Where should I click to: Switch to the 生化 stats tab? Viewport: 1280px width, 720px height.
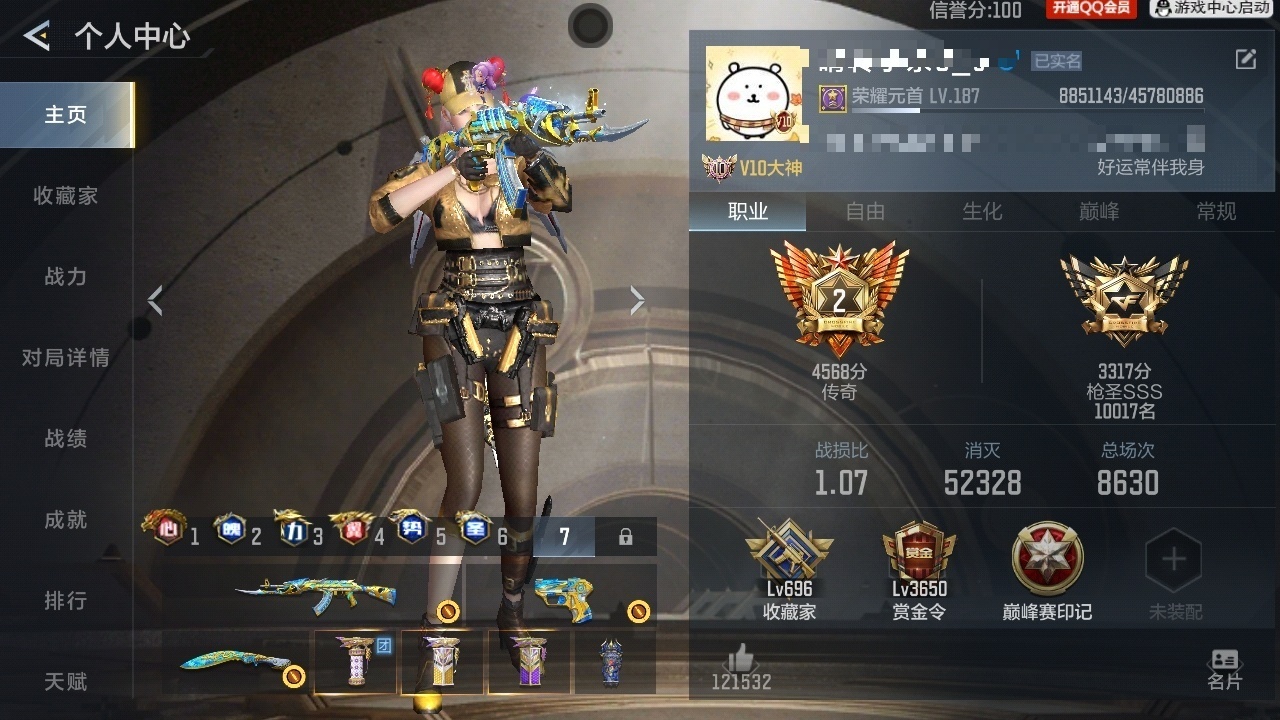[x=982, y=211]
